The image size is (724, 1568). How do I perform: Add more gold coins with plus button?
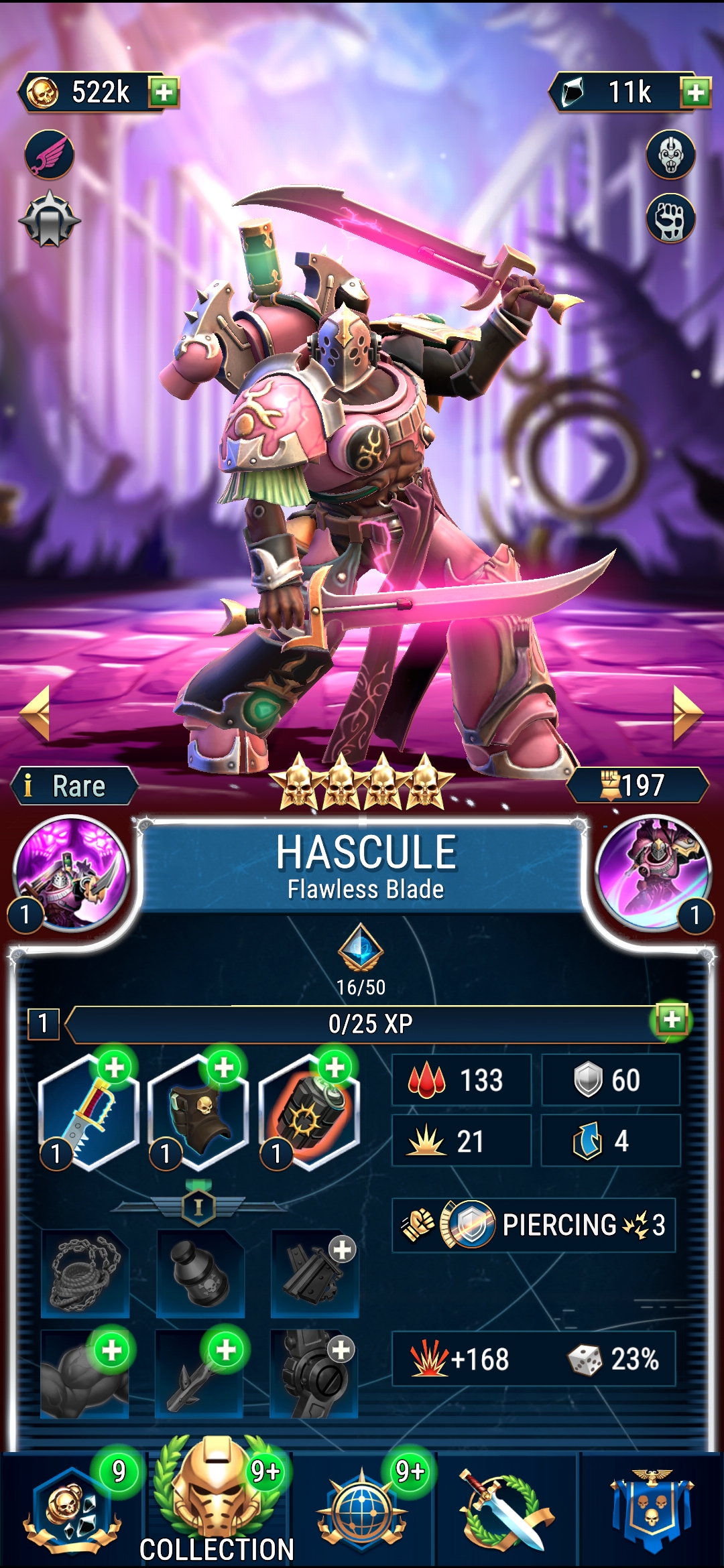pos(164,92)
